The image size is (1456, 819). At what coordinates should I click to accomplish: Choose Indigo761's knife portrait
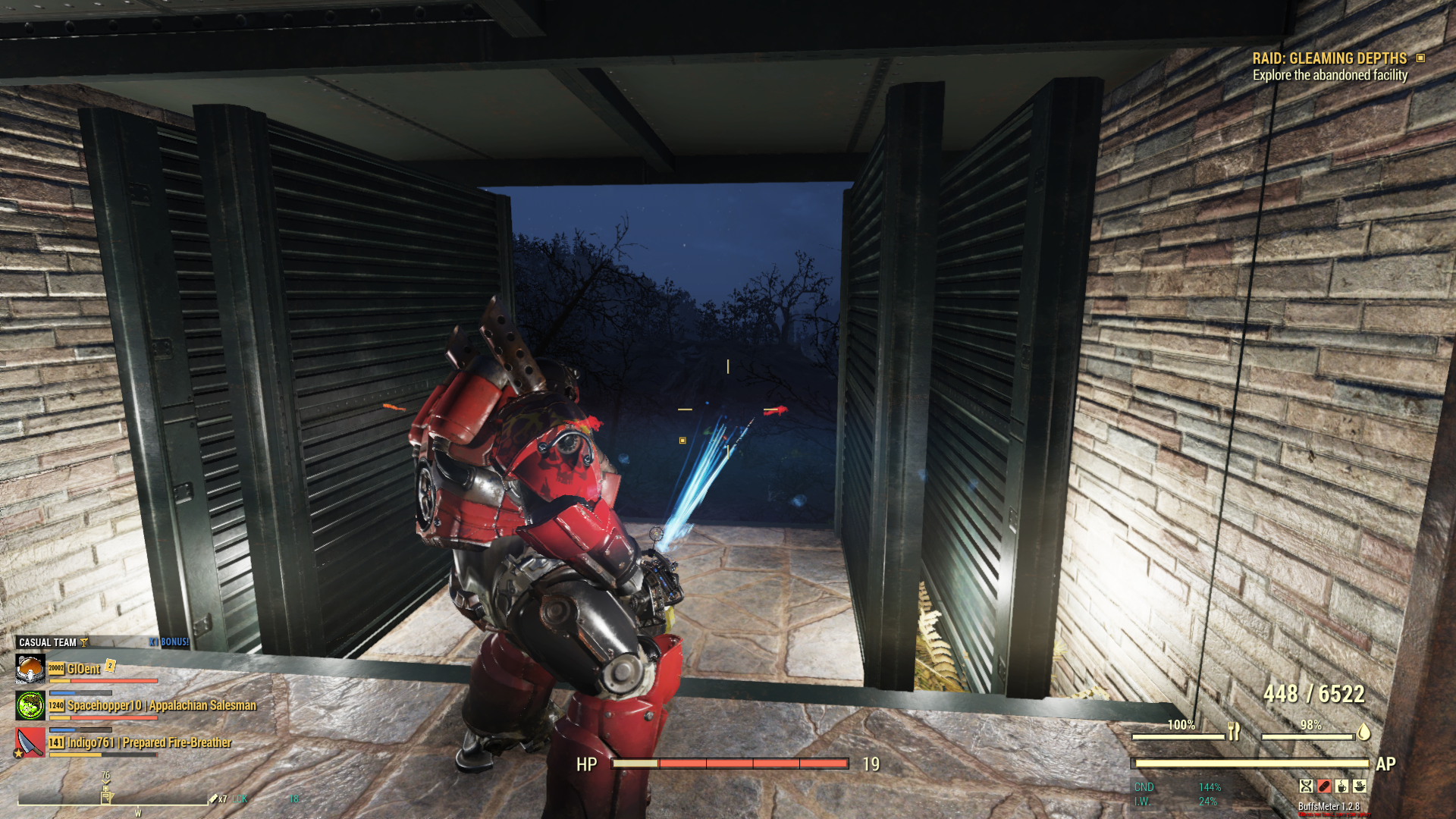[30, 743]
